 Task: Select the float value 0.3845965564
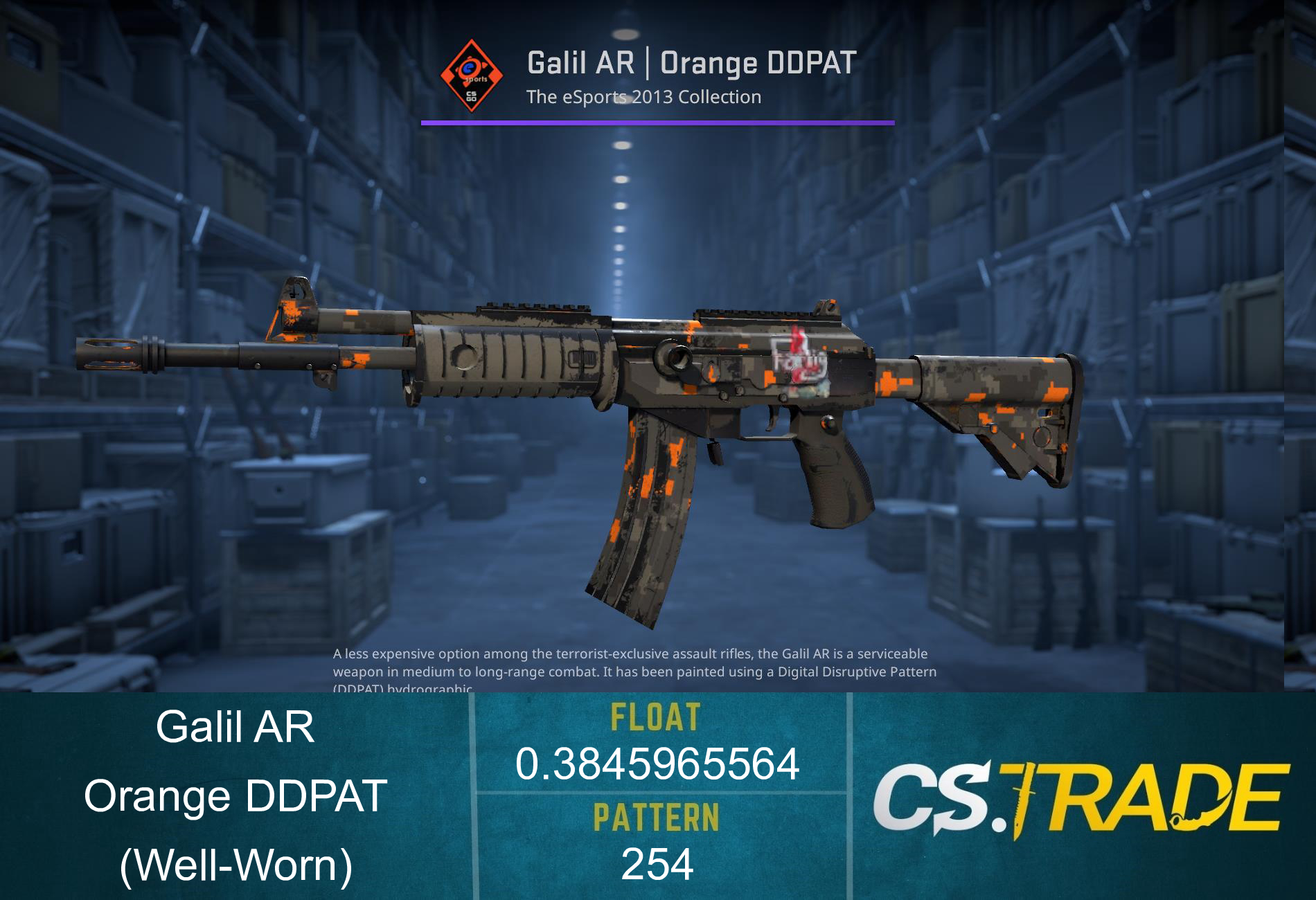[x=658, y=765]
